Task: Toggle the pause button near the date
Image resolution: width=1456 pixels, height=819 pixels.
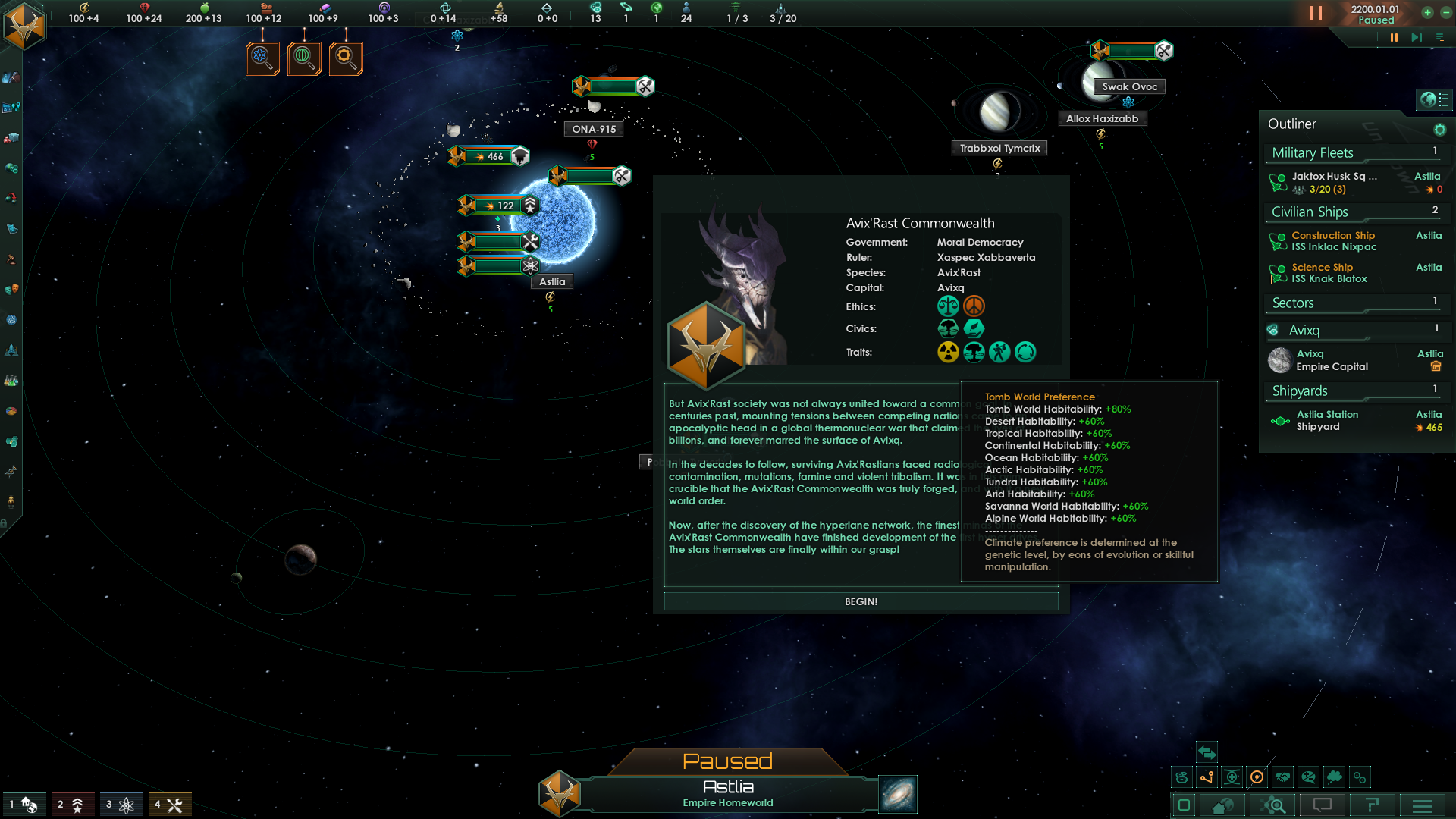Action: click(x=1316, y=14)
